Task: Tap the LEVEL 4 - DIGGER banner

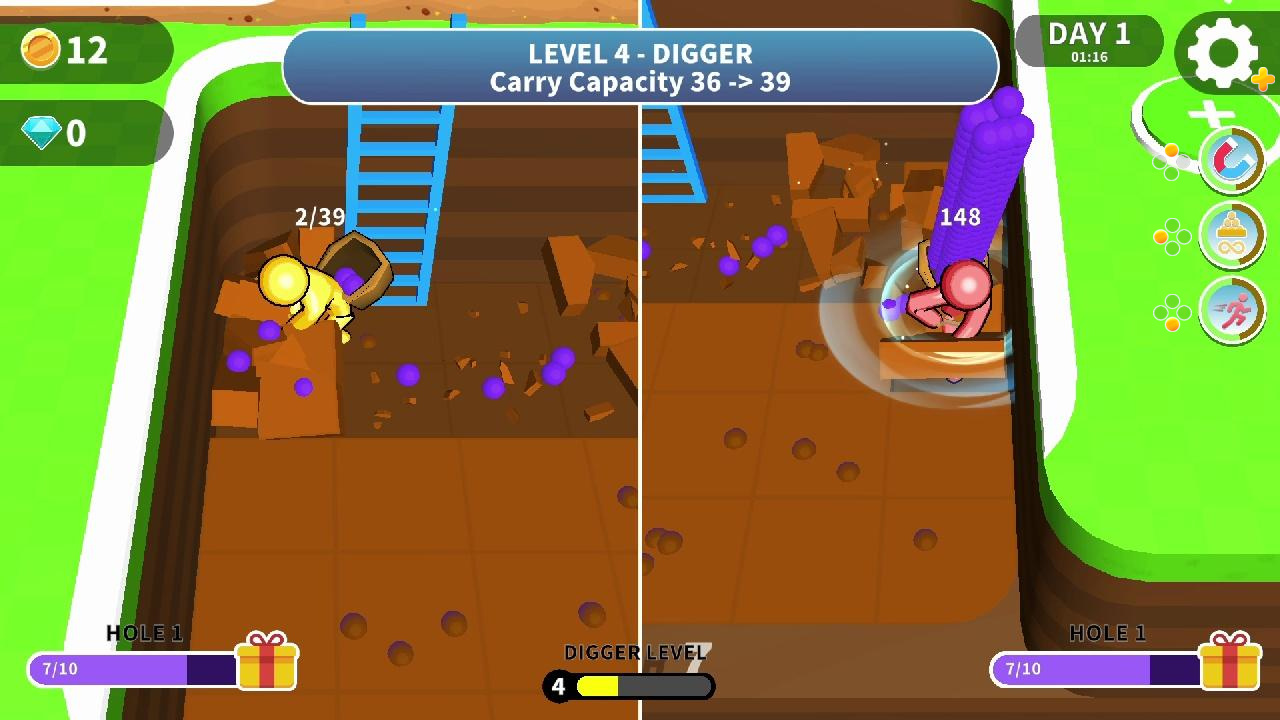Action: [x=640, y=56]
